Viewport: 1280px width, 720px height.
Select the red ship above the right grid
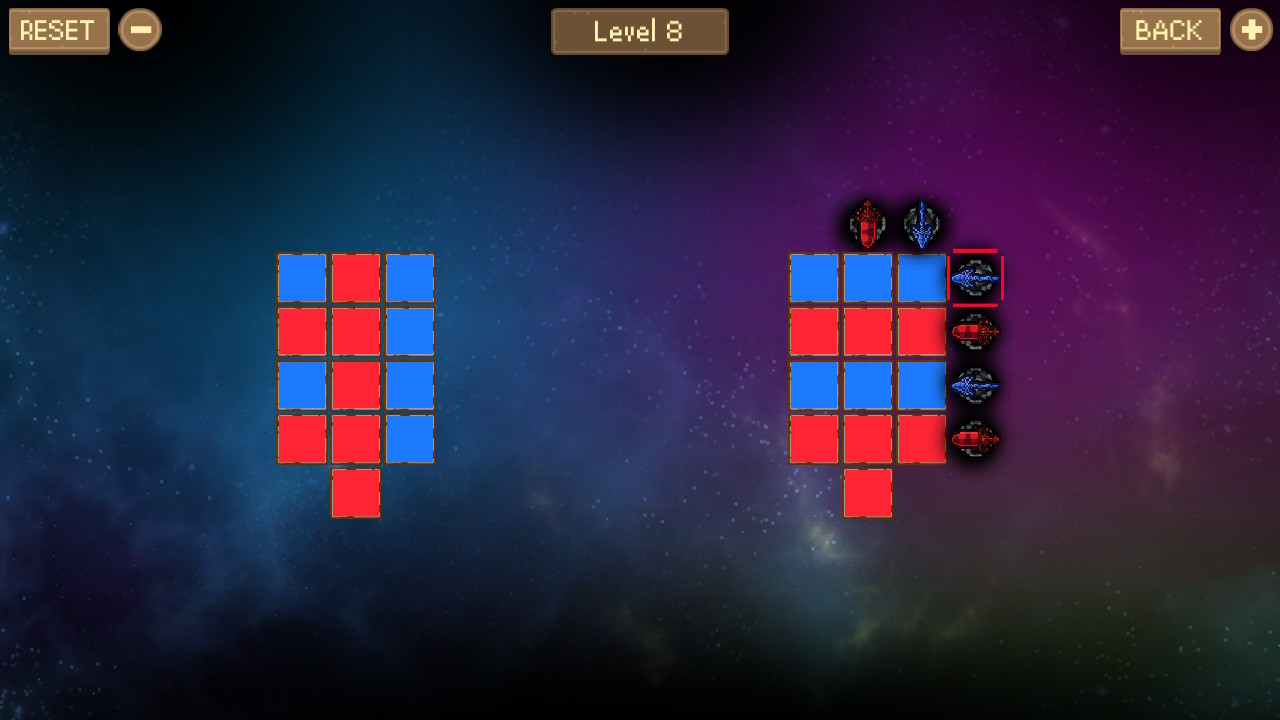[864, 224]
